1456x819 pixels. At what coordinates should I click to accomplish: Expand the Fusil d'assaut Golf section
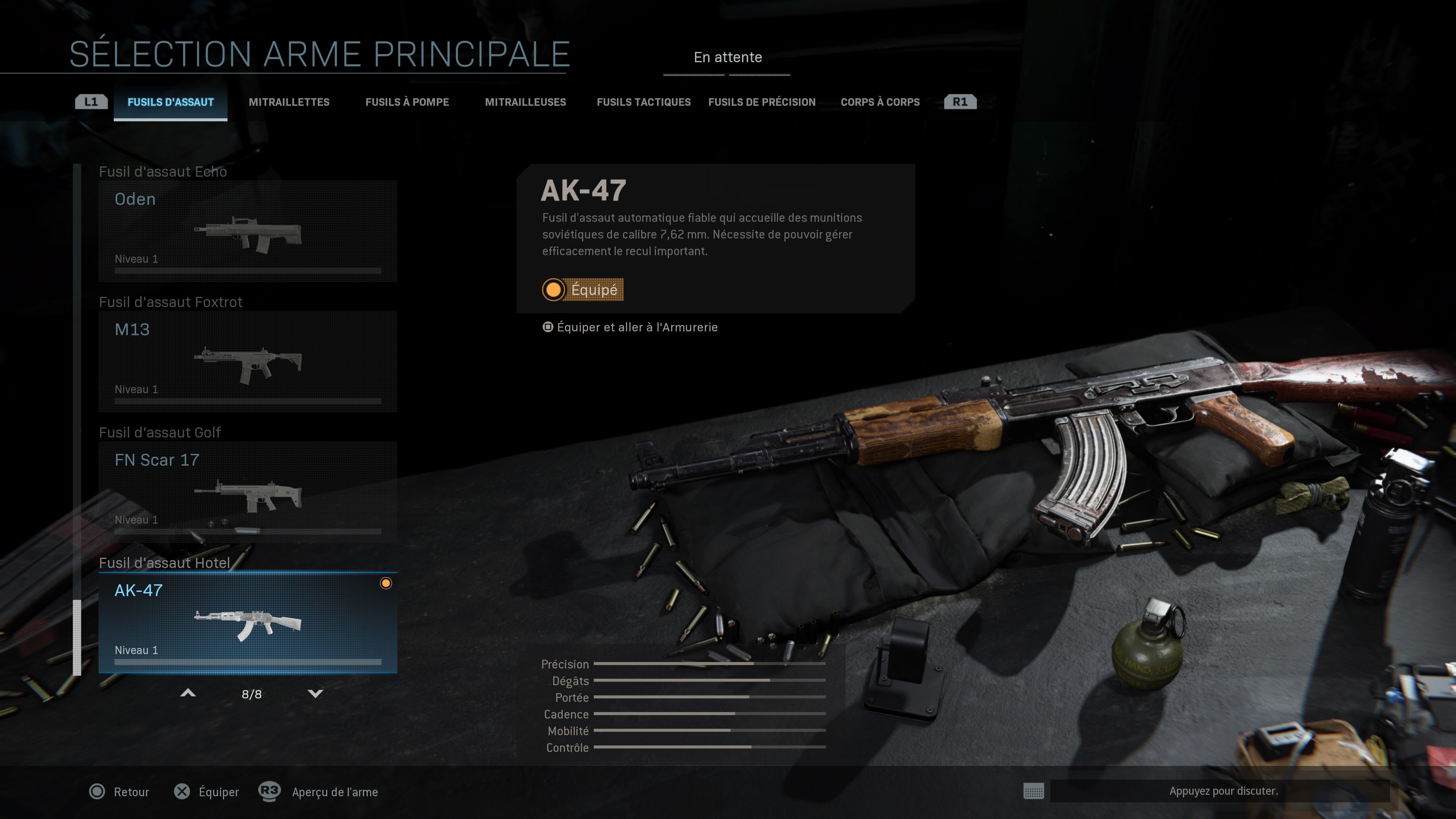(x=160, y=432)
